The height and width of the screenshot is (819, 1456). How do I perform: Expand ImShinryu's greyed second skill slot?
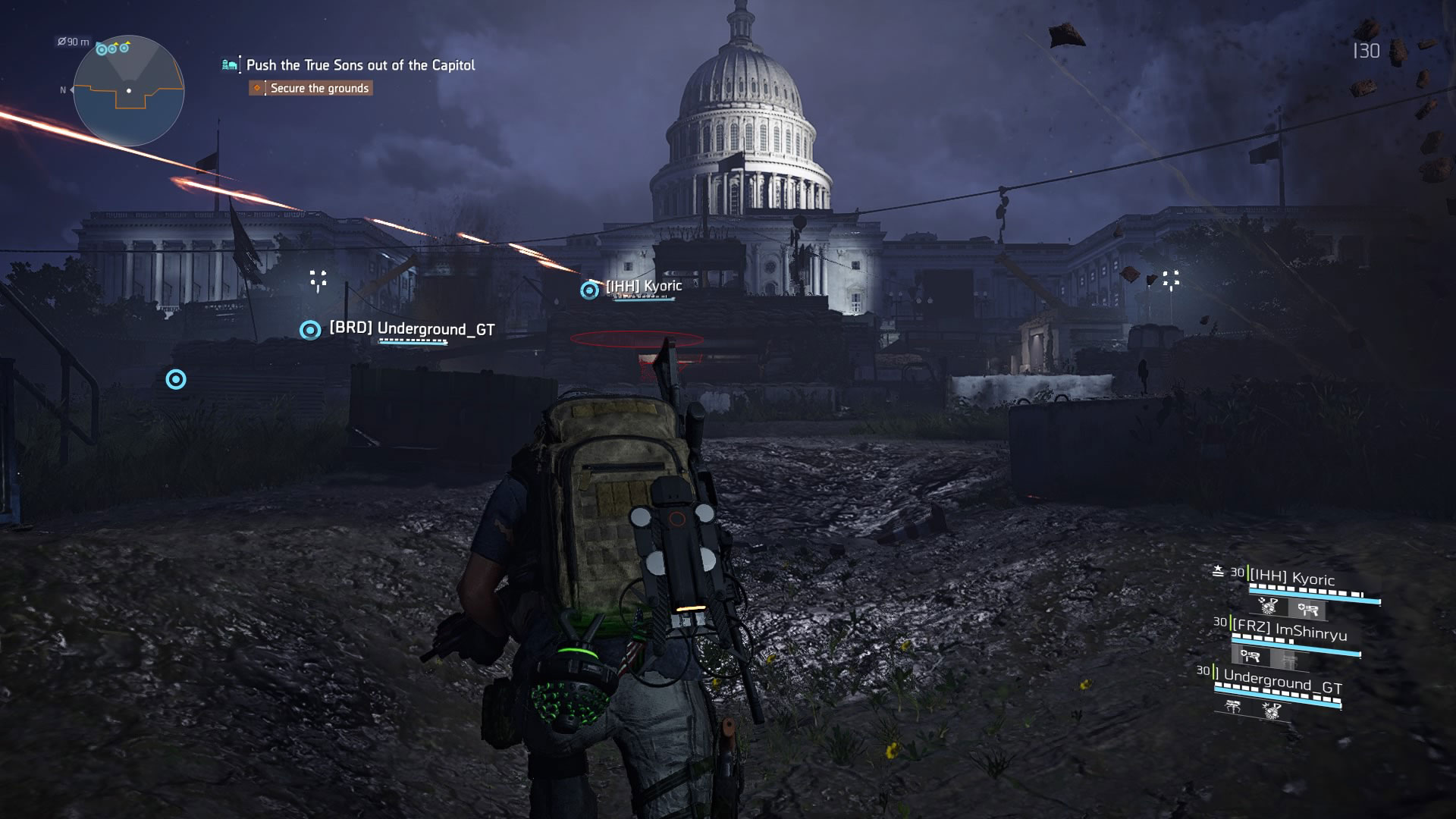1289,659
